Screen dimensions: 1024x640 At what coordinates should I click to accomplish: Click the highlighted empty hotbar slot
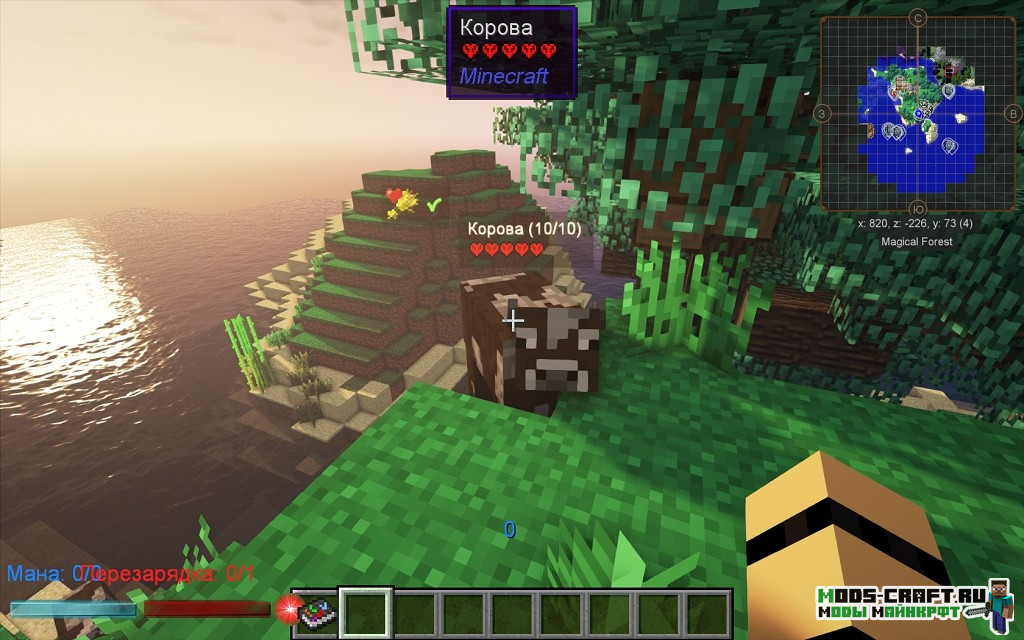[364, 612]
